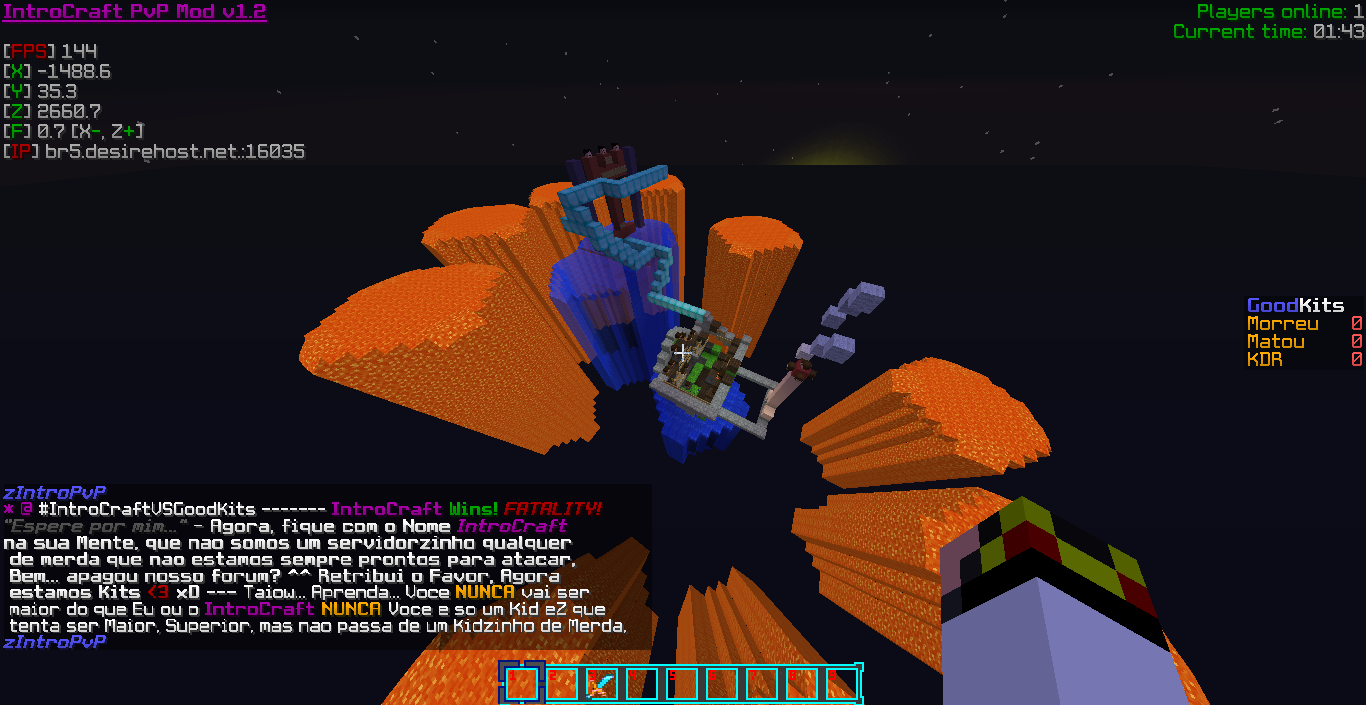Select the diamond sword hotbar slot
Image resolution: width=1366 pixels, height=705 pixels.
(602, 684)
